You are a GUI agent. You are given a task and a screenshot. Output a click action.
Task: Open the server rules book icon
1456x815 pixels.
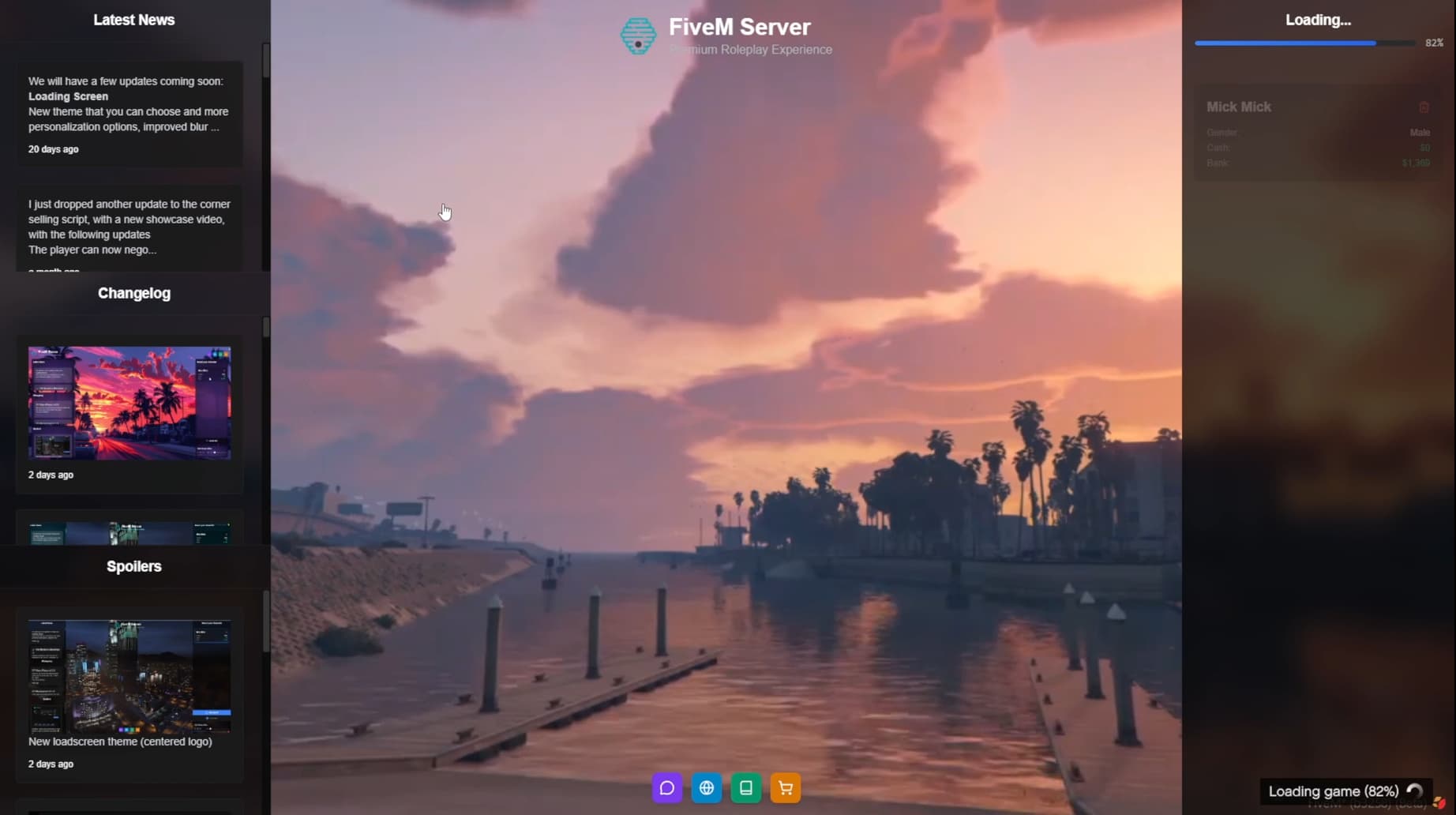745,787
